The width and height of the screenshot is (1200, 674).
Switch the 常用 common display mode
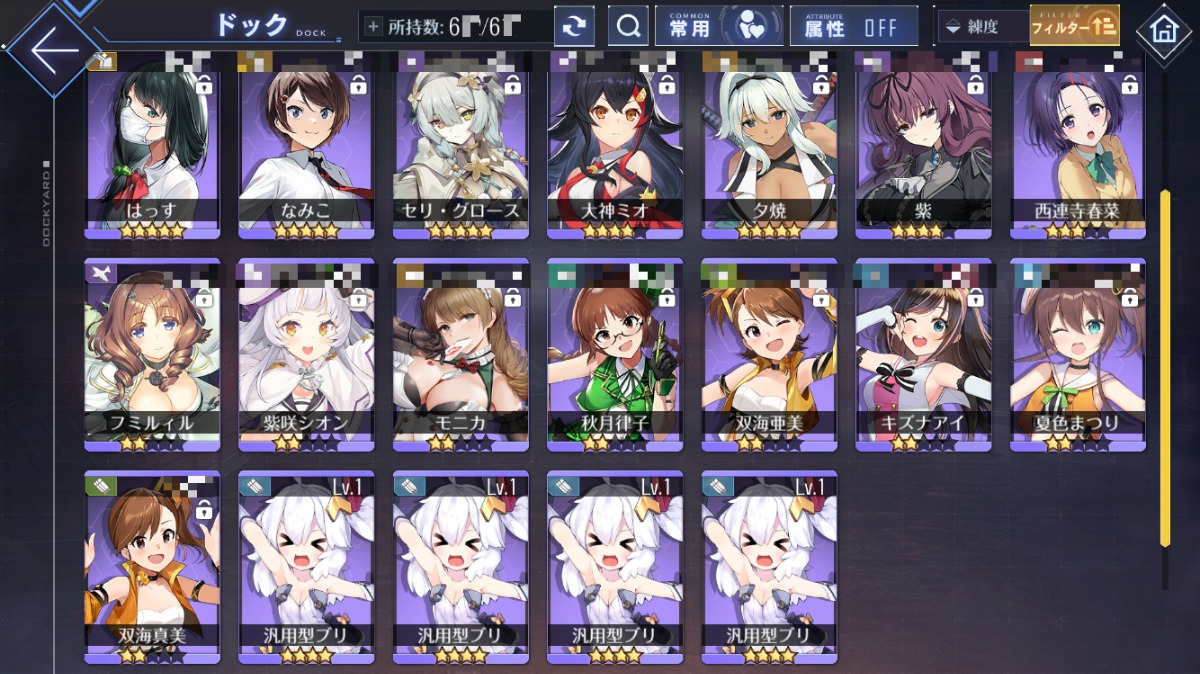tap(719, 27)
